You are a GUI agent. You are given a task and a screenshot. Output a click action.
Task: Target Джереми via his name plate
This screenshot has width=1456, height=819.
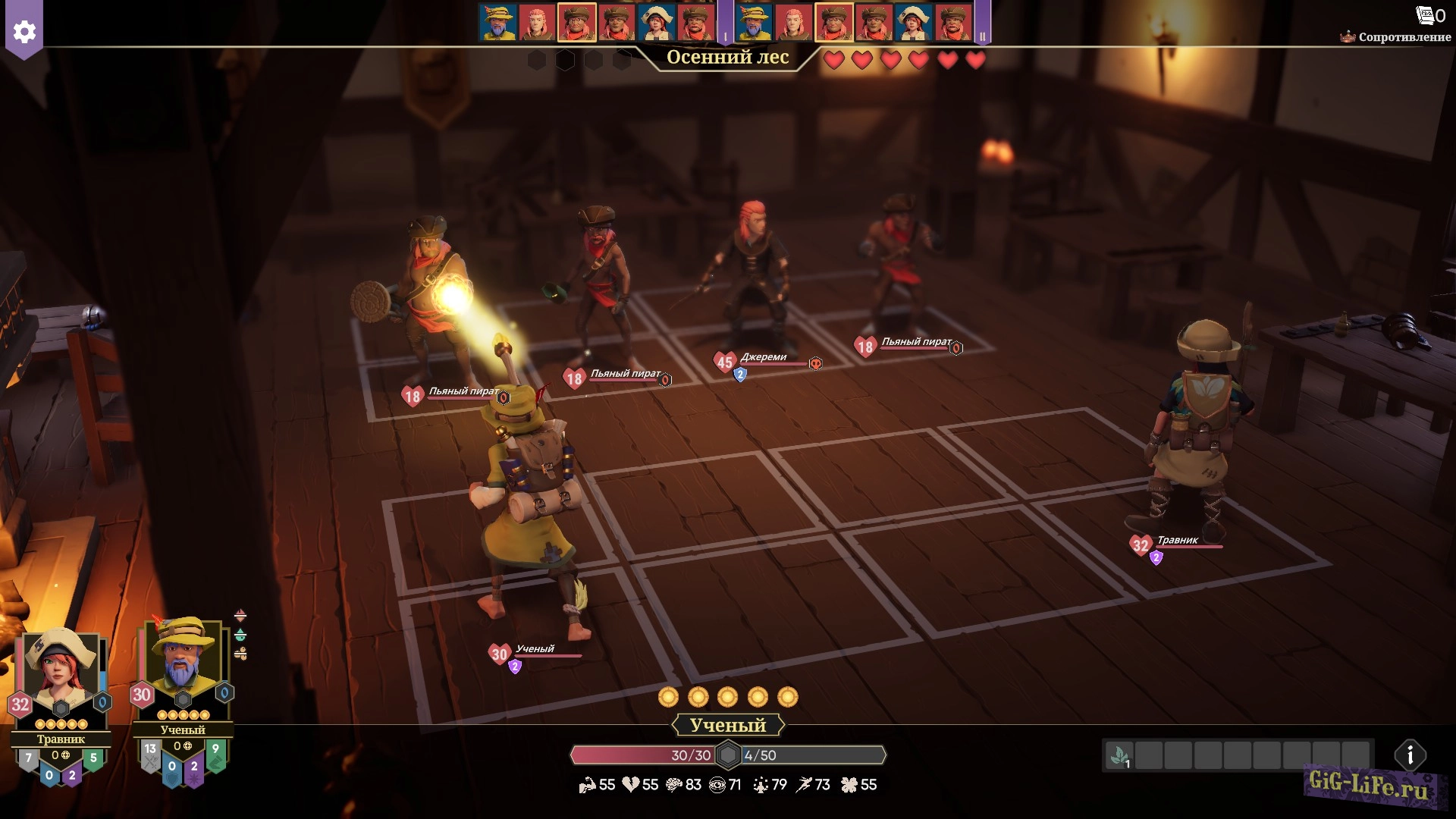(x=763, y=357)
